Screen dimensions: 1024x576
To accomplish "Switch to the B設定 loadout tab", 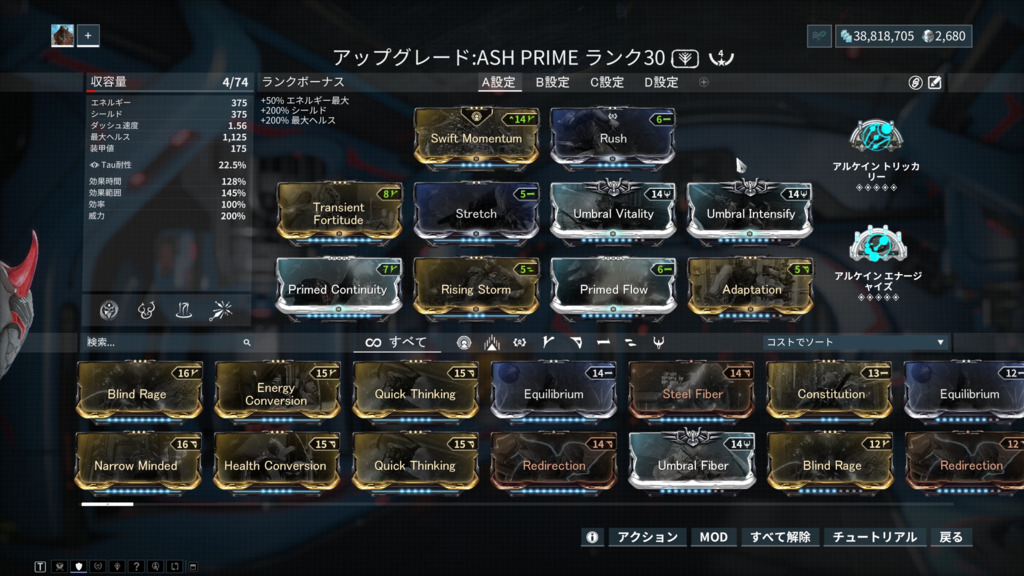I will coord(552,82).
